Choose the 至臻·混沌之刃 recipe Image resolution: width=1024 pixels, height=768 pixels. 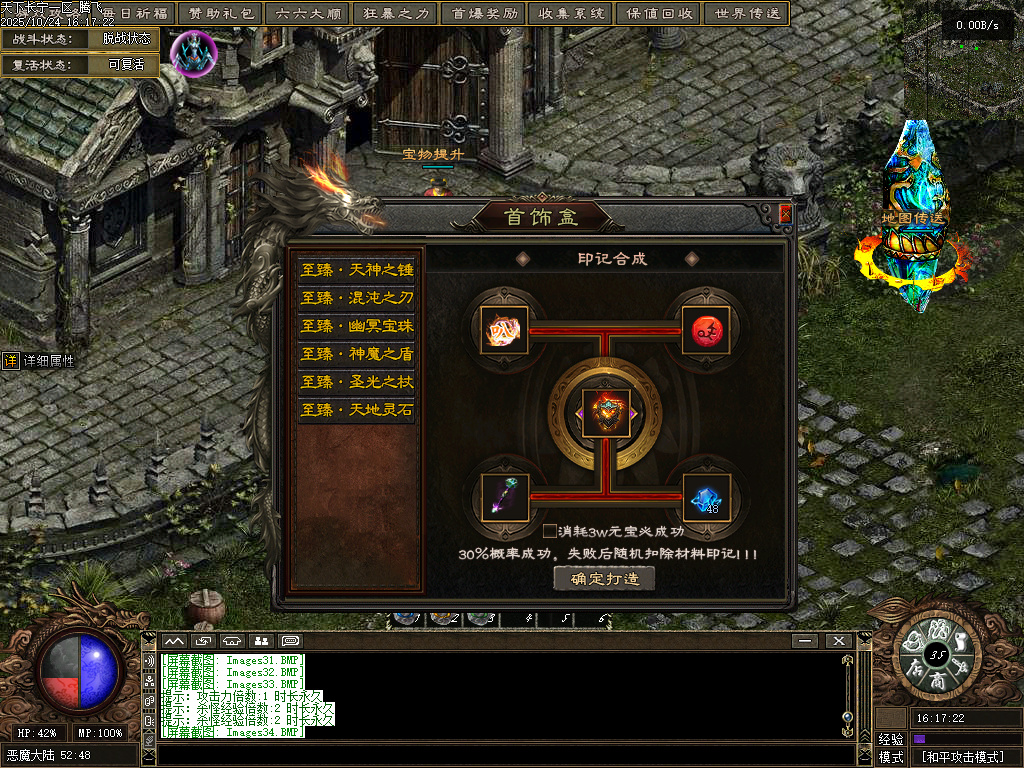click(x=356, y=298)
